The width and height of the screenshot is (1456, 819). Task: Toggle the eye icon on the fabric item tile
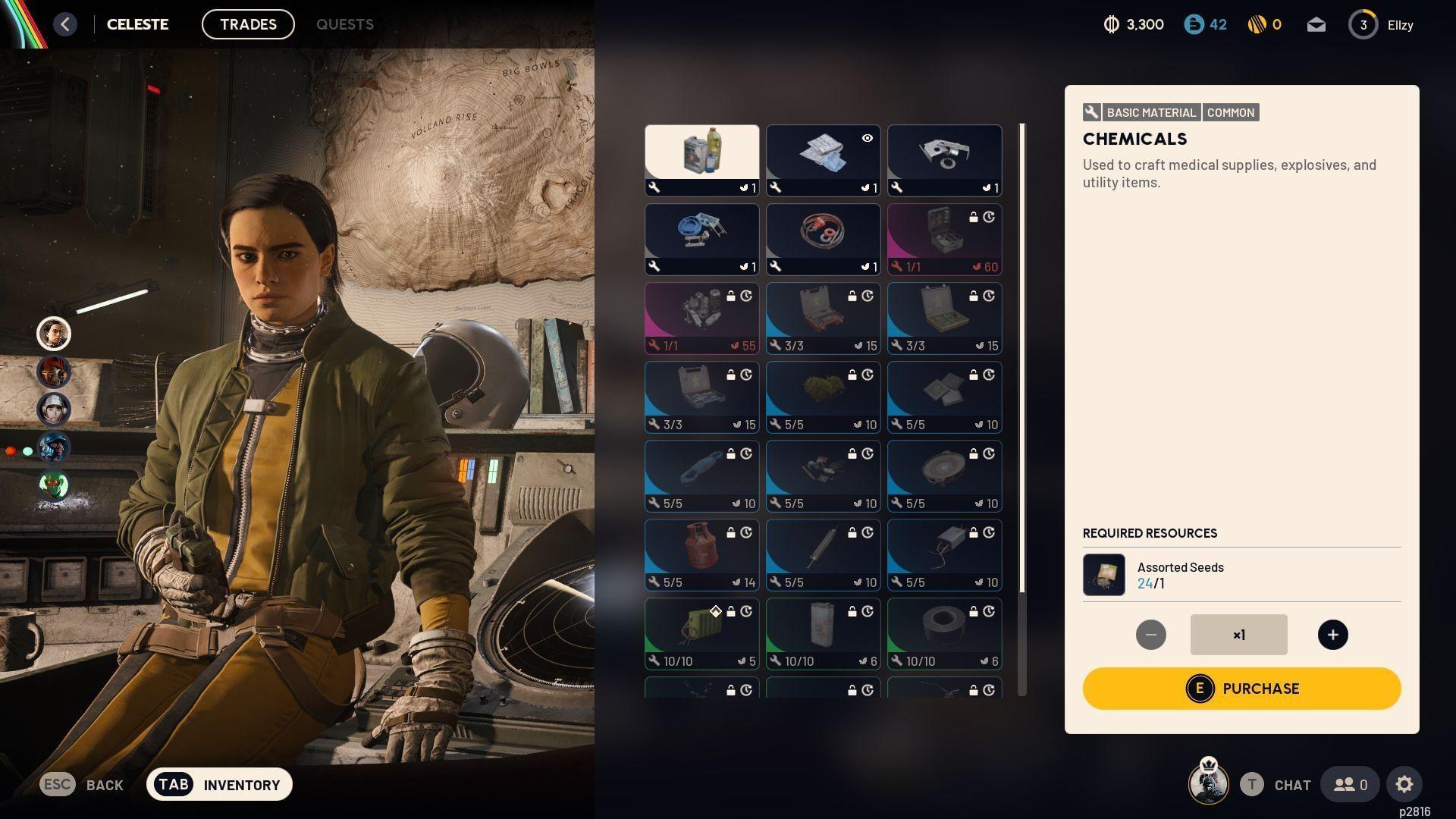point(868,138)
